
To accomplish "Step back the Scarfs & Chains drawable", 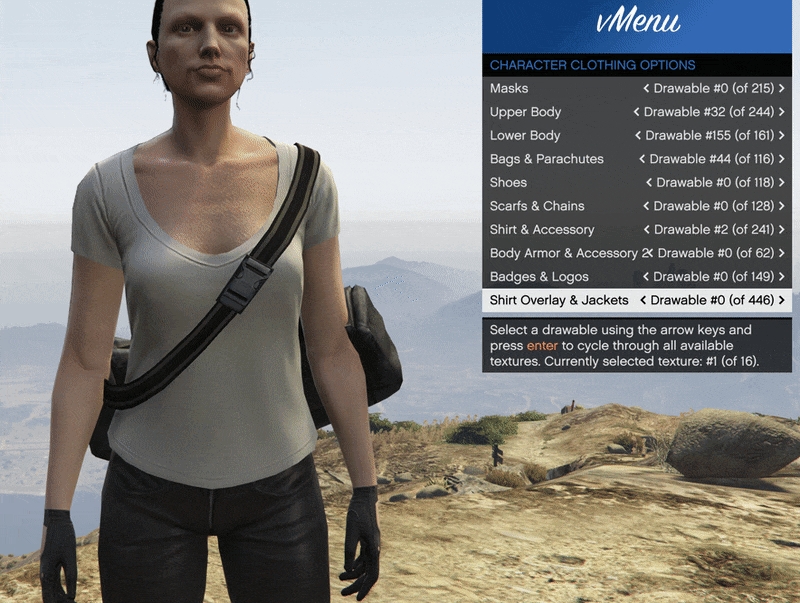I will (x=646, y=206).
